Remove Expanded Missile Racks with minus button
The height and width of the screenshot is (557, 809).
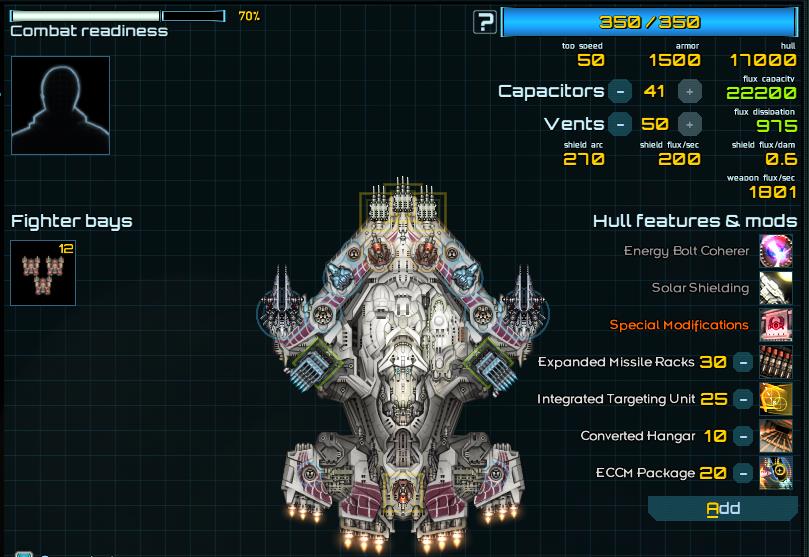743,362
